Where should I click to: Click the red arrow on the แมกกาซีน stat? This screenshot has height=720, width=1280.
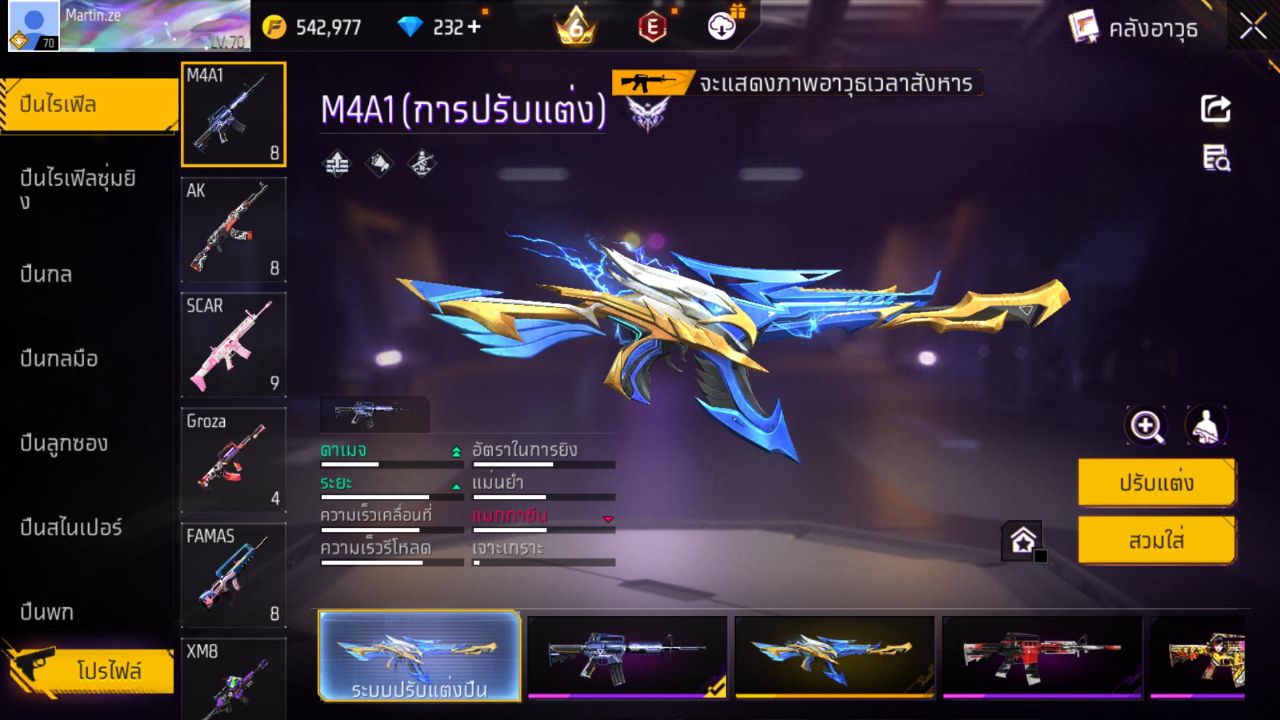point(606,519)
